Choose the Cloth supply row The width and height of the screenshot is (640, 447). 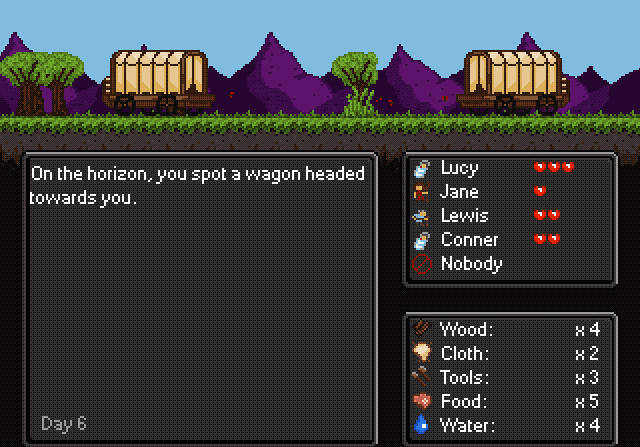pyautogui.click(x=465, y=354)
